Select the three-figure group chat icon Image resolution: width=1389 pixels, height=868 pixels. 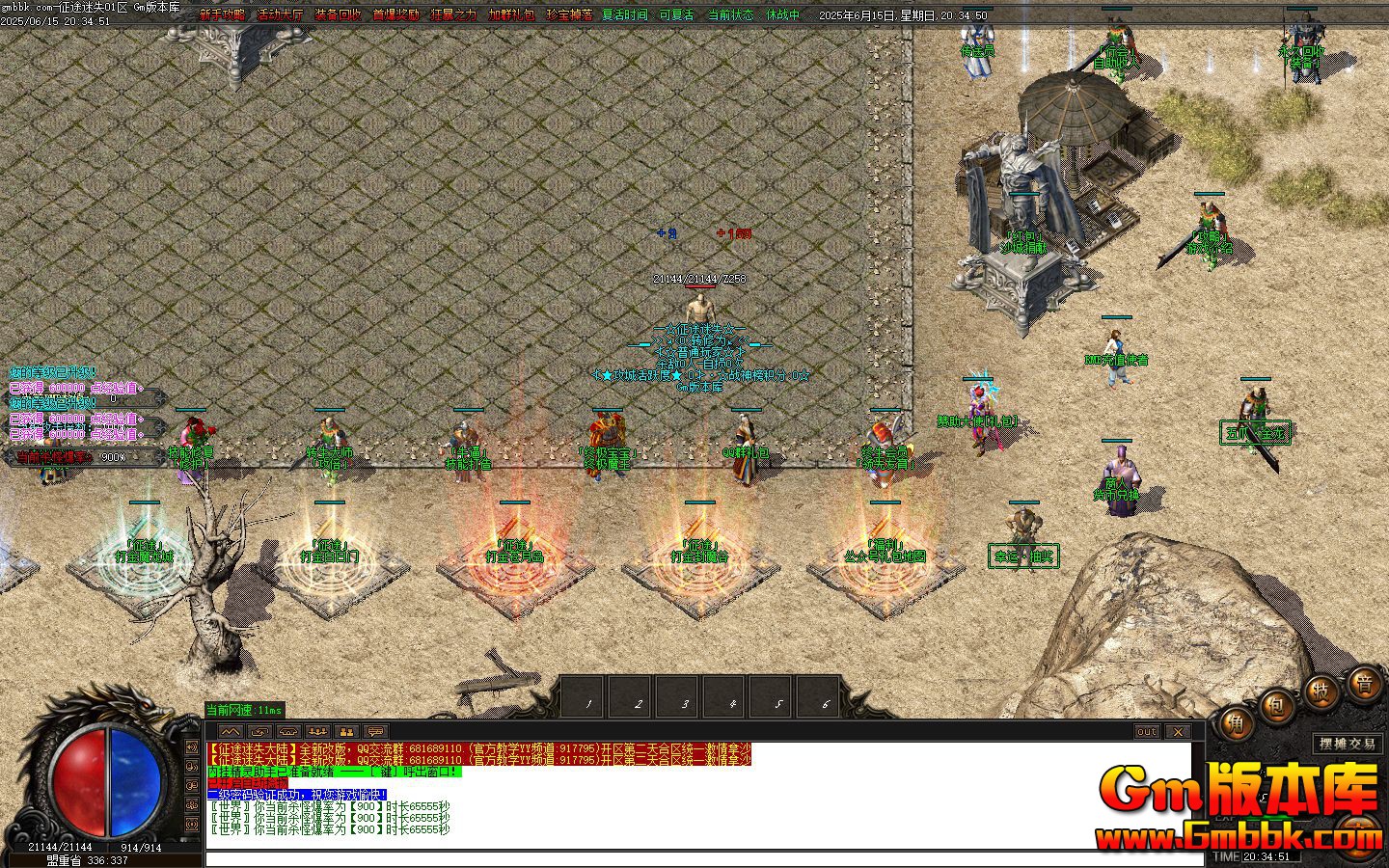316,731
